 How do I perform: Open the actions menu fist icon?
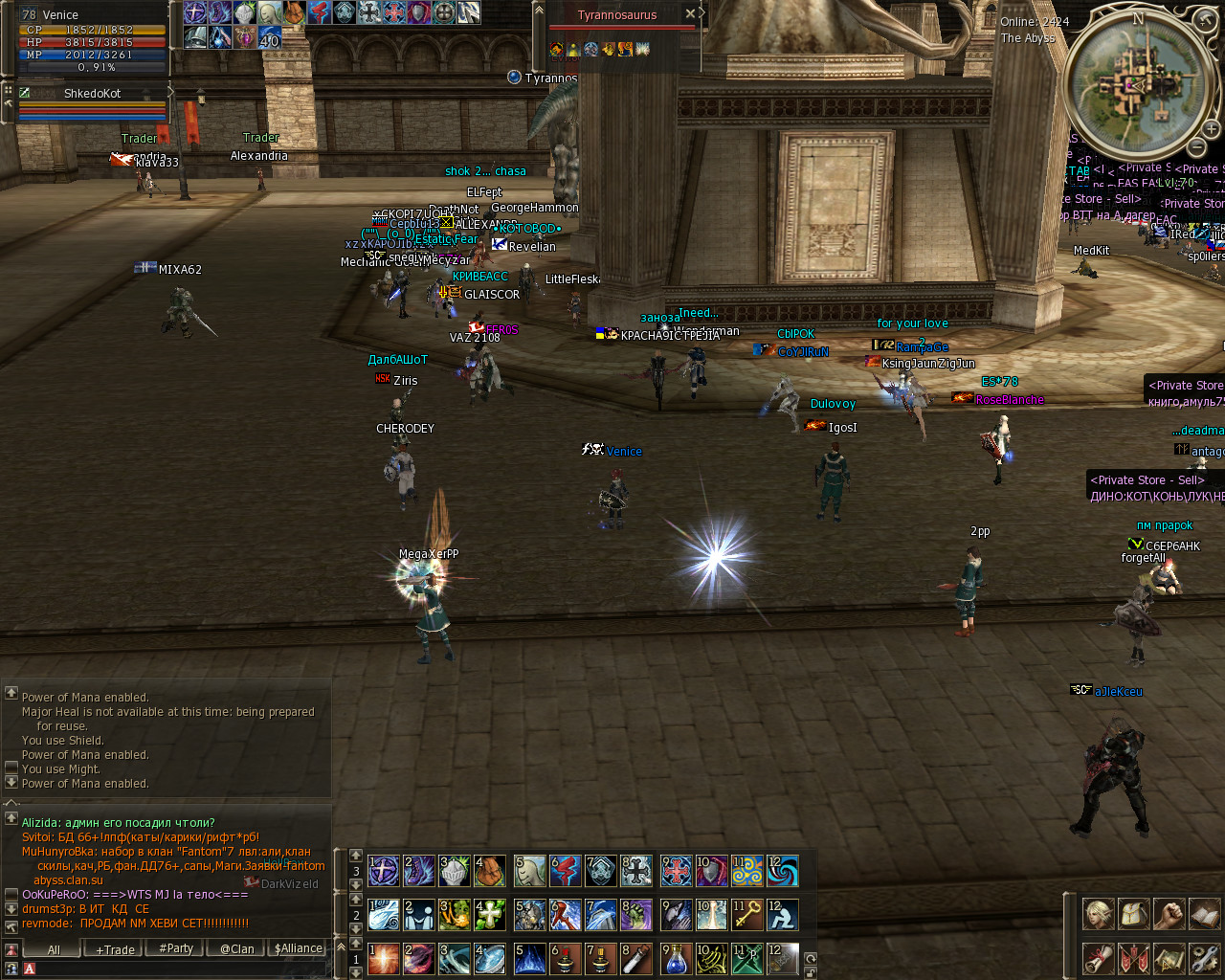tap(1169, 915)
